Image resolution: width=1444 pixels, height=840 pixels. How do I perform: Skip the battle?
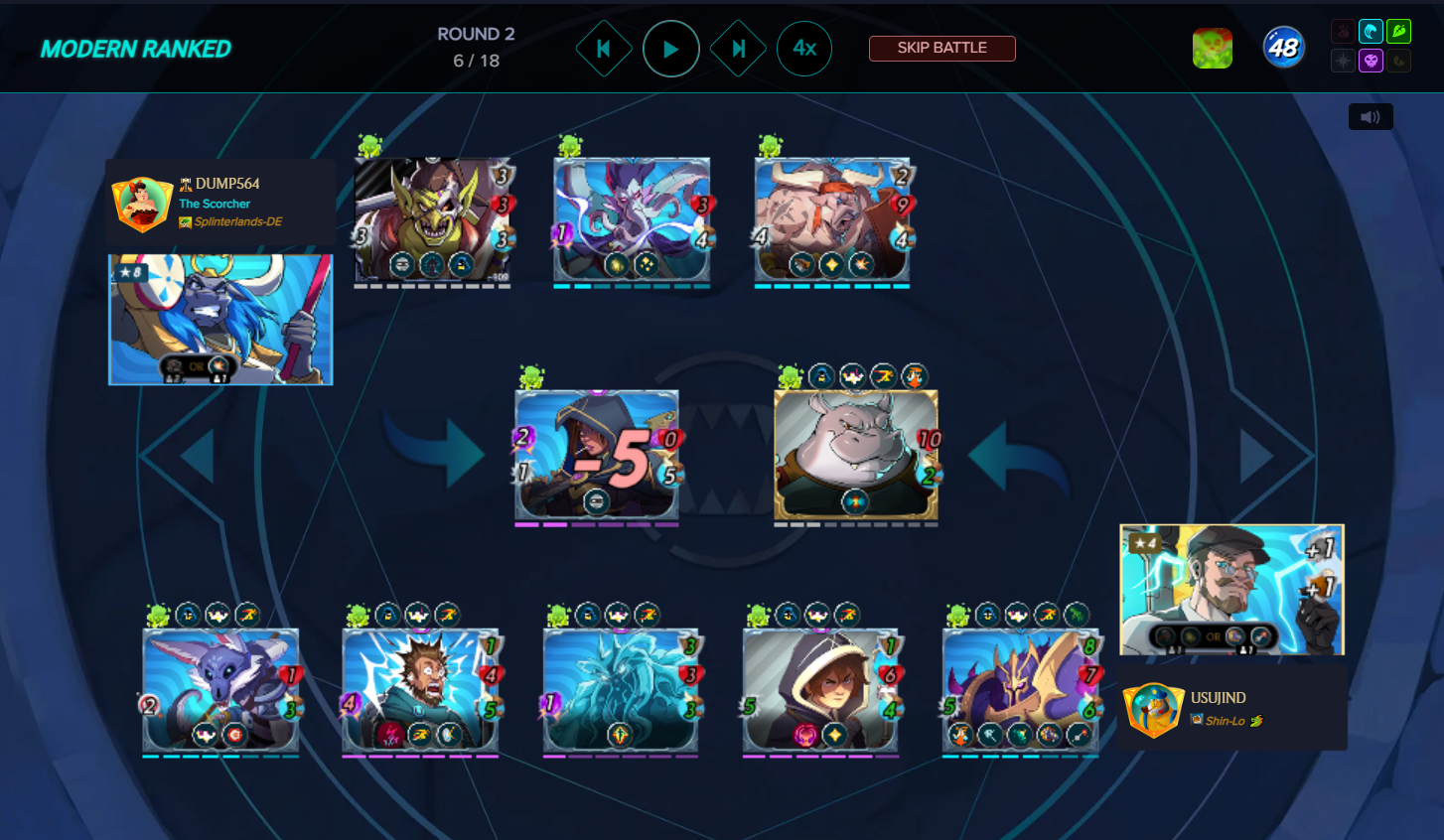pos(941,48)
